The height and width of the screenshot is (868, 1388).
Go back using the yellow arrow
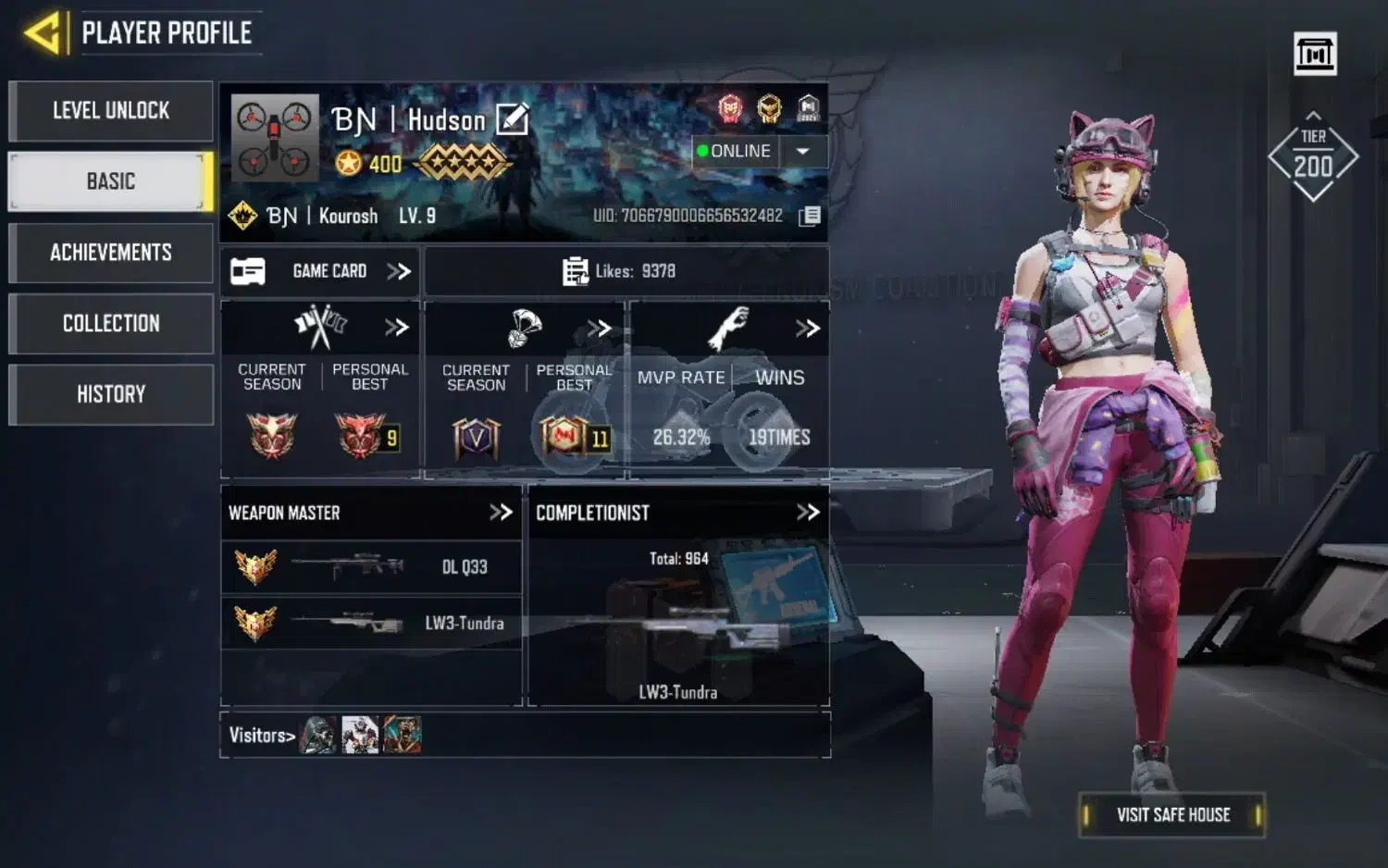[43, 33]
